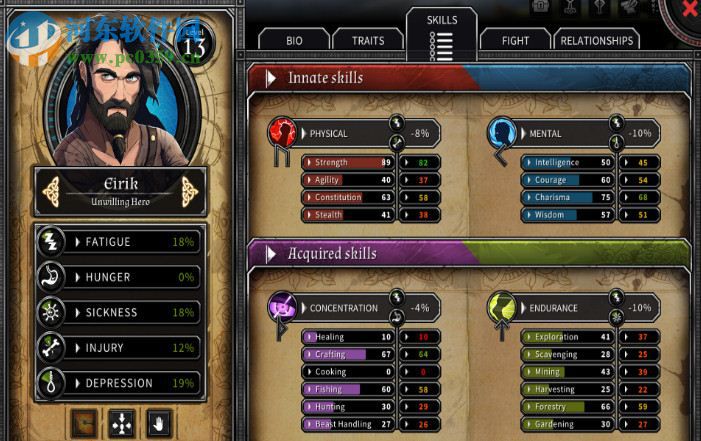Click the brown parchment icon button
Screen dimensions: 701x441
(86, 423)
